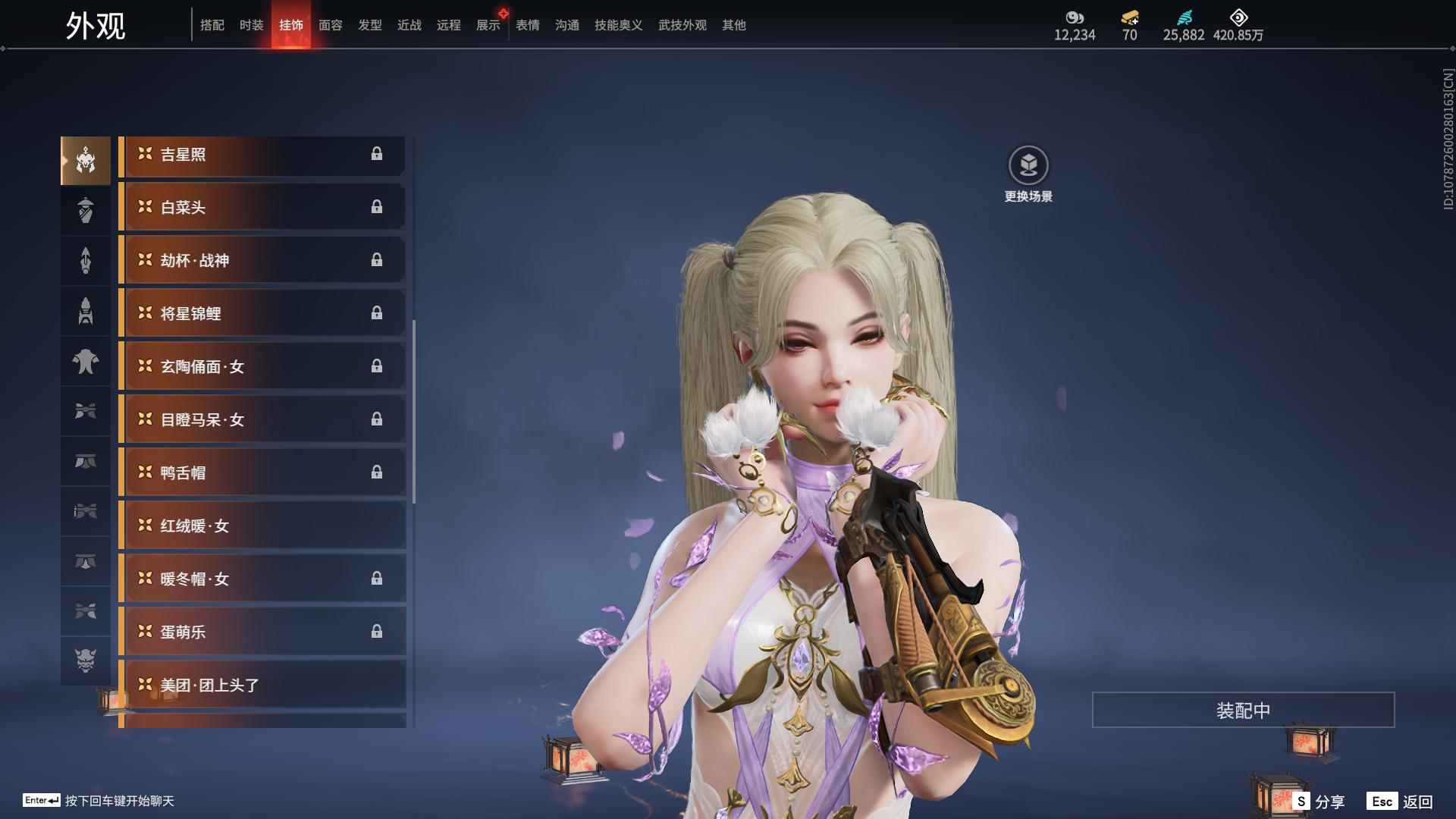This screenshot has height=819, width=1456.
Task: Choose the 红绒暖·女 accessory
Action: 262,526
